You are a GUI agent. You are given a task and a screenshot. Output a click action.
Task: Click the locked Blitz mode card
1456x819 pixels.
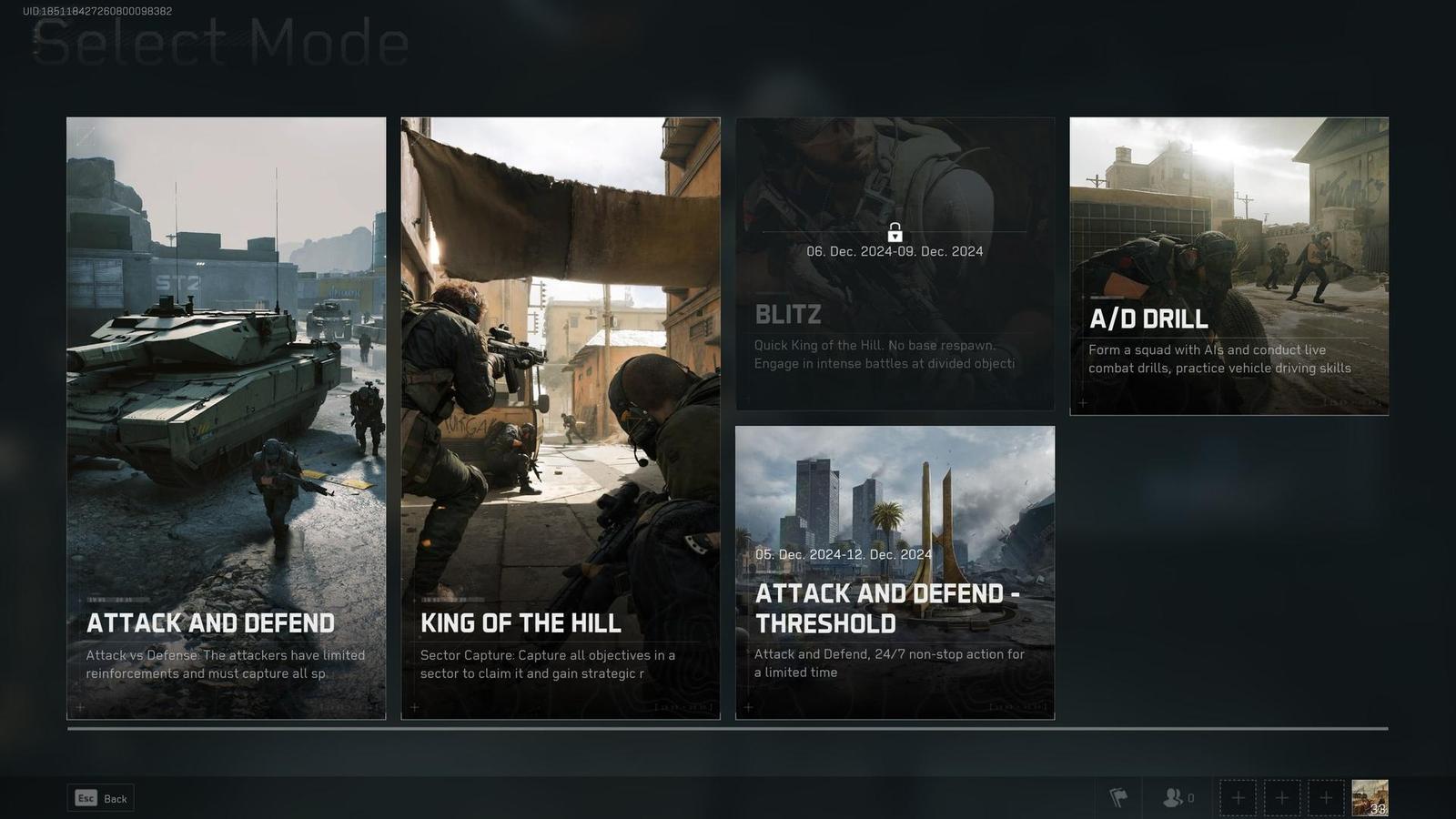tap(894, 264)
